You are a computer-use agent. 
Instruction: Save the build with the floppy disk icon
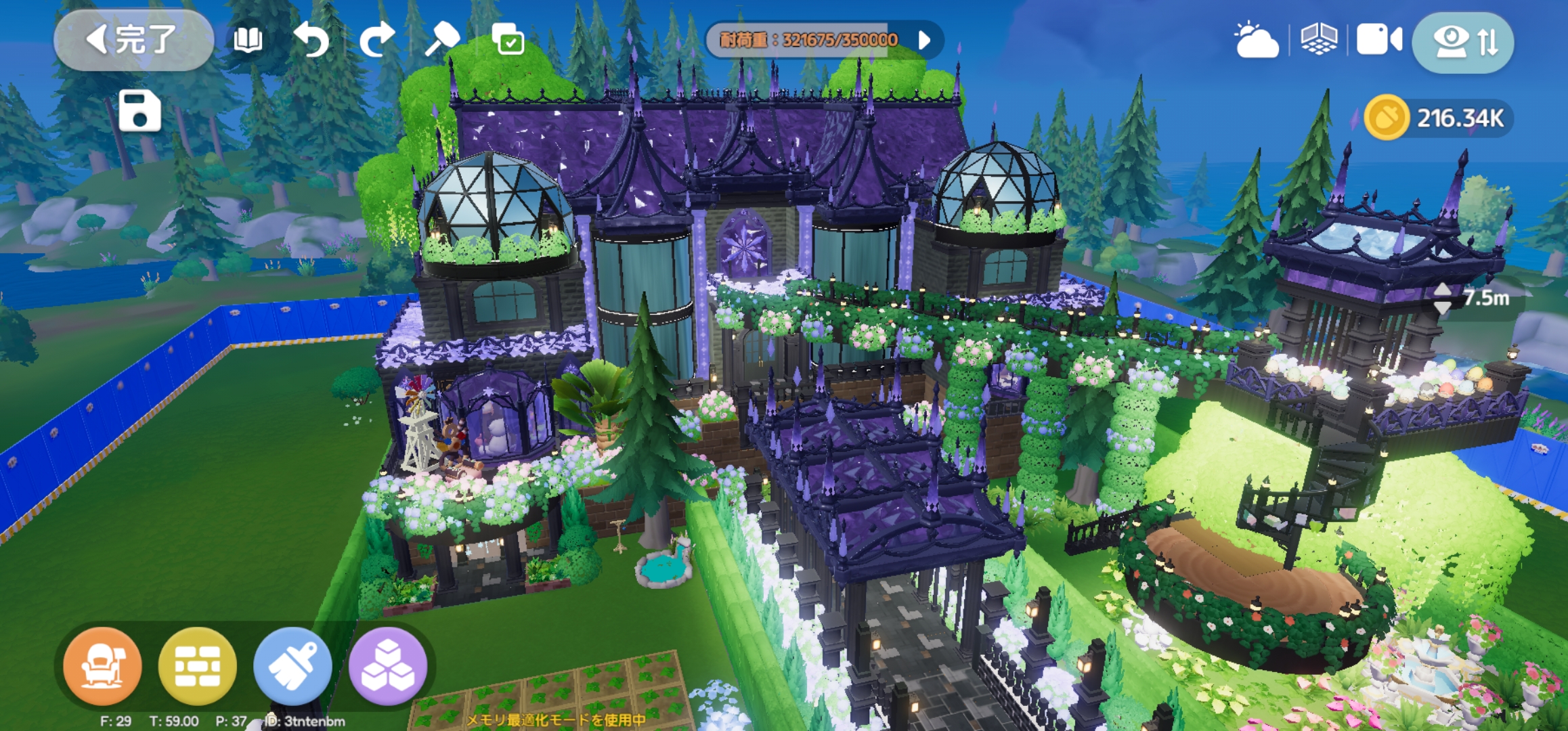tap(139, 110)
